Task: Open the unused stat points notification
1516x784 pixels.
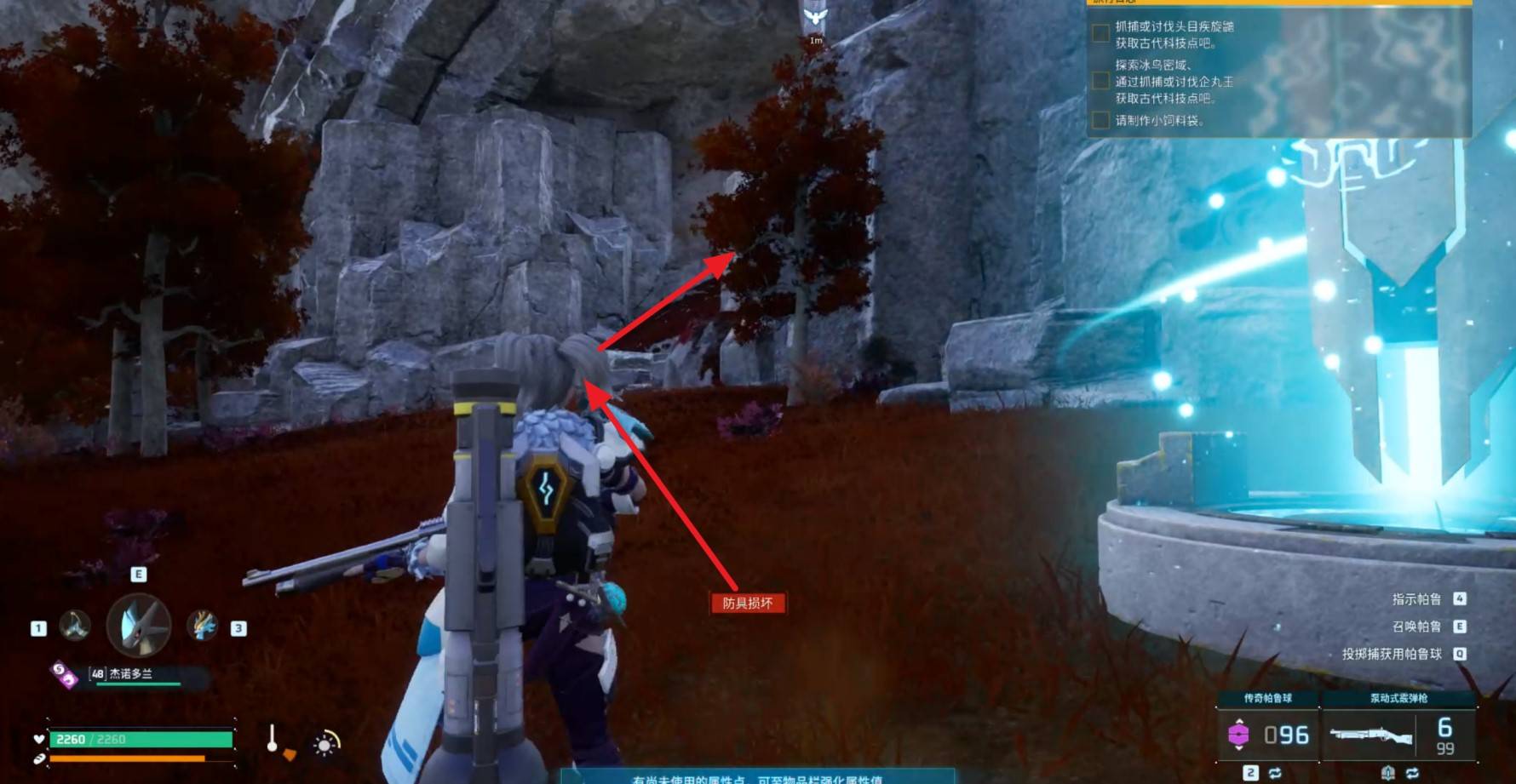Action: (x=756, y=778)
